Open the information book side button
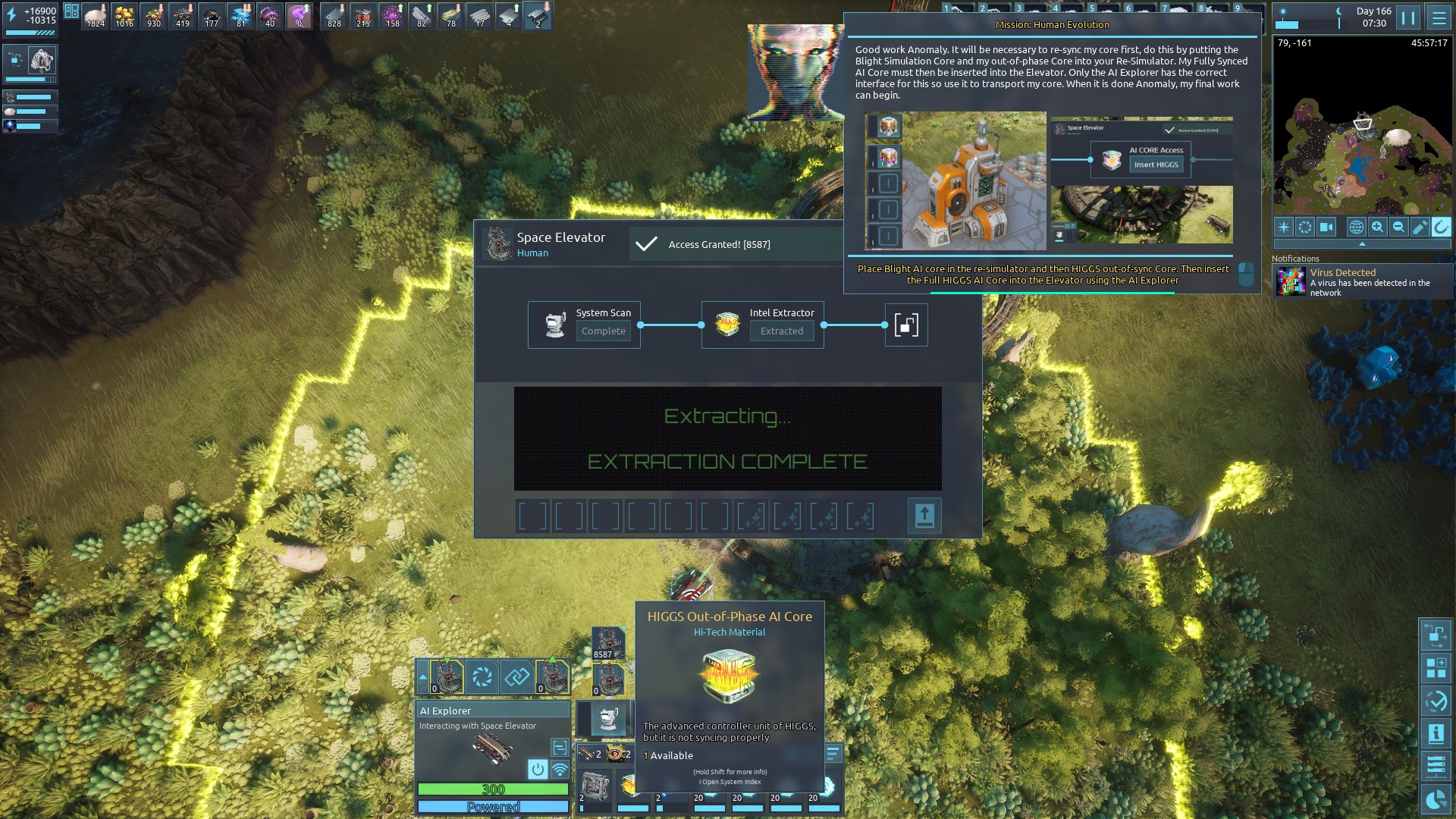The height and width of the screenshot is (819, 1456). (x=1436, y=734)
